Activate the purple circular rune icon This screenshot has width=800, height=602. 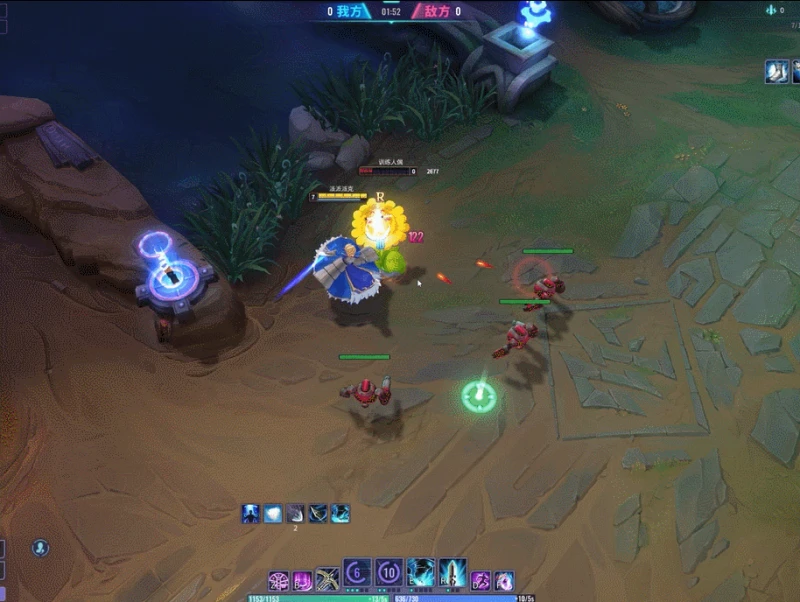[278, 580]
